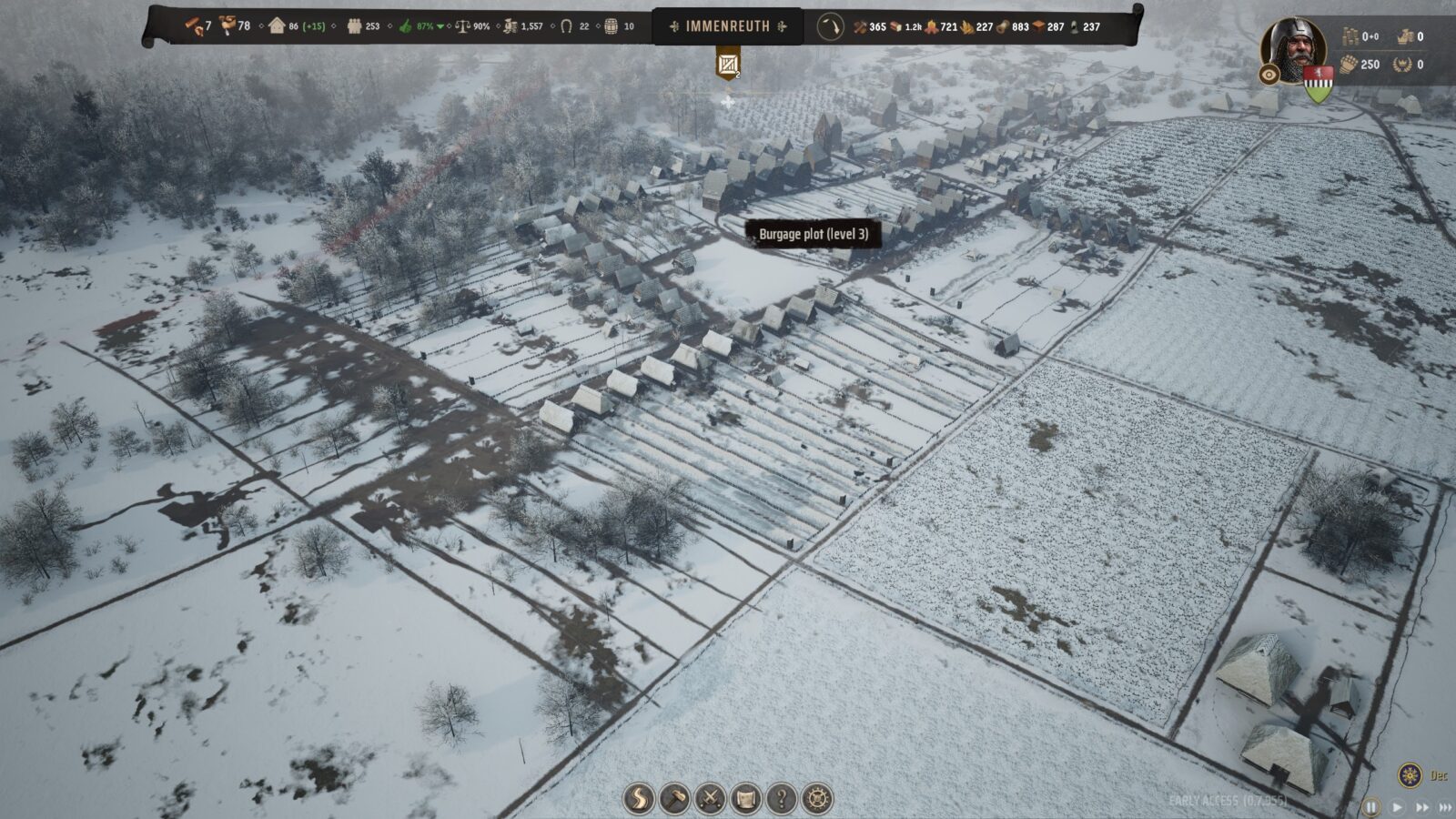Screen dimensions: 1456x819
Task: Open the ship's wheel settings button
Action: [x=817, y=799]
